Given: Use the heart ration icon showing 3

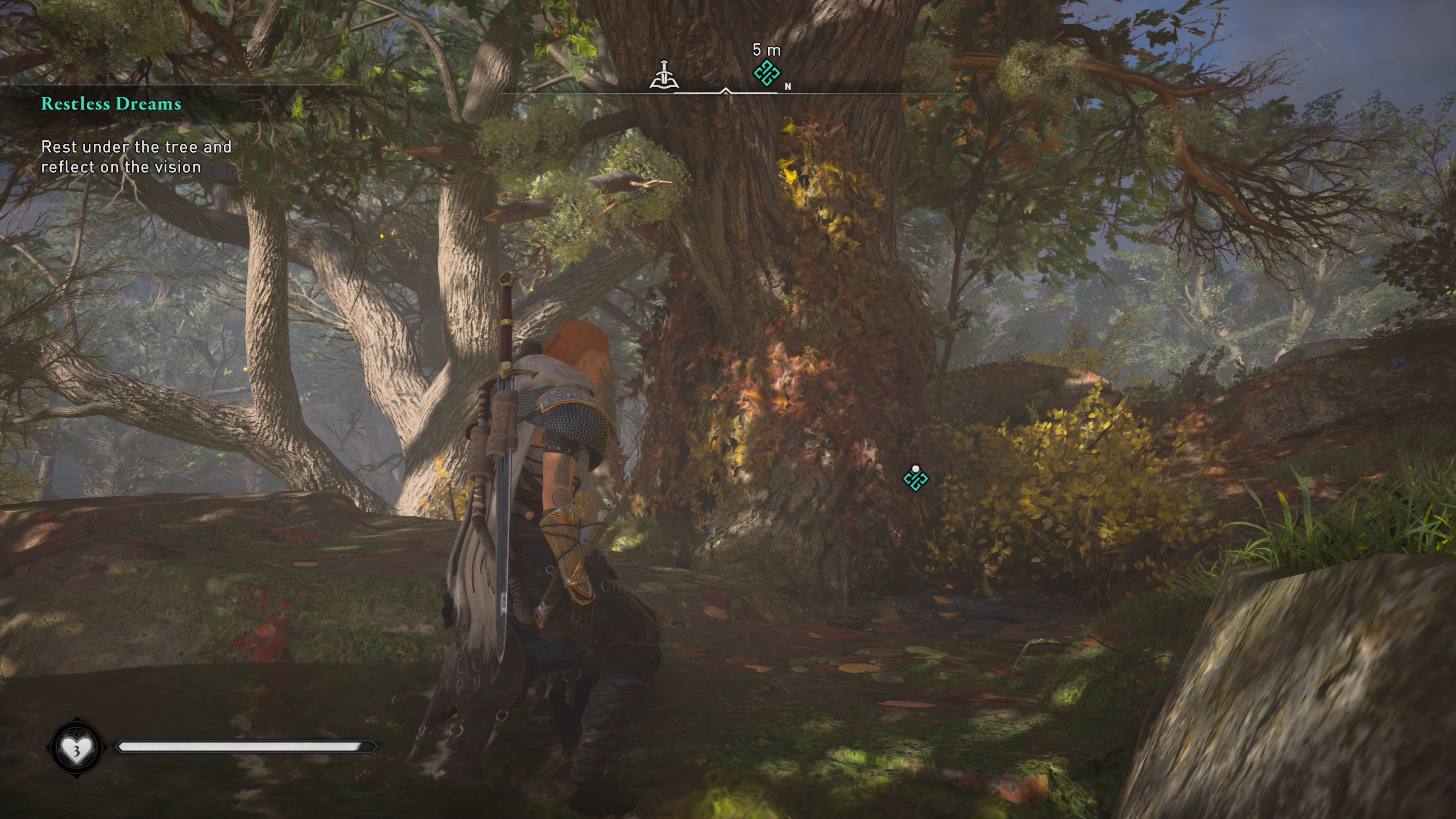Looking at the screenshot, I should tap(76, 748).
